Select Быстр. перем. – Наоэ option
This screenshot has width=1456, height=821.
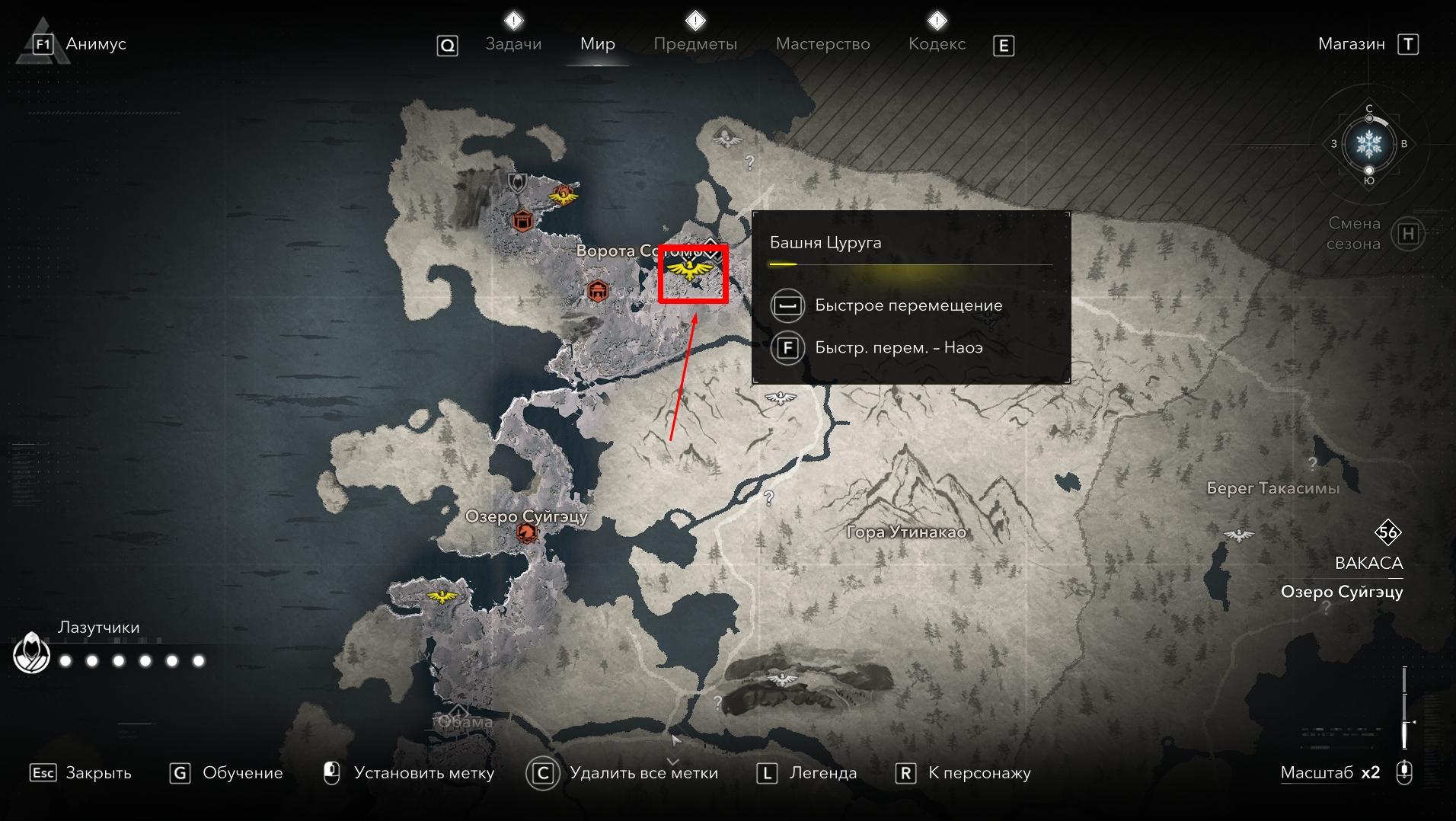898,348
